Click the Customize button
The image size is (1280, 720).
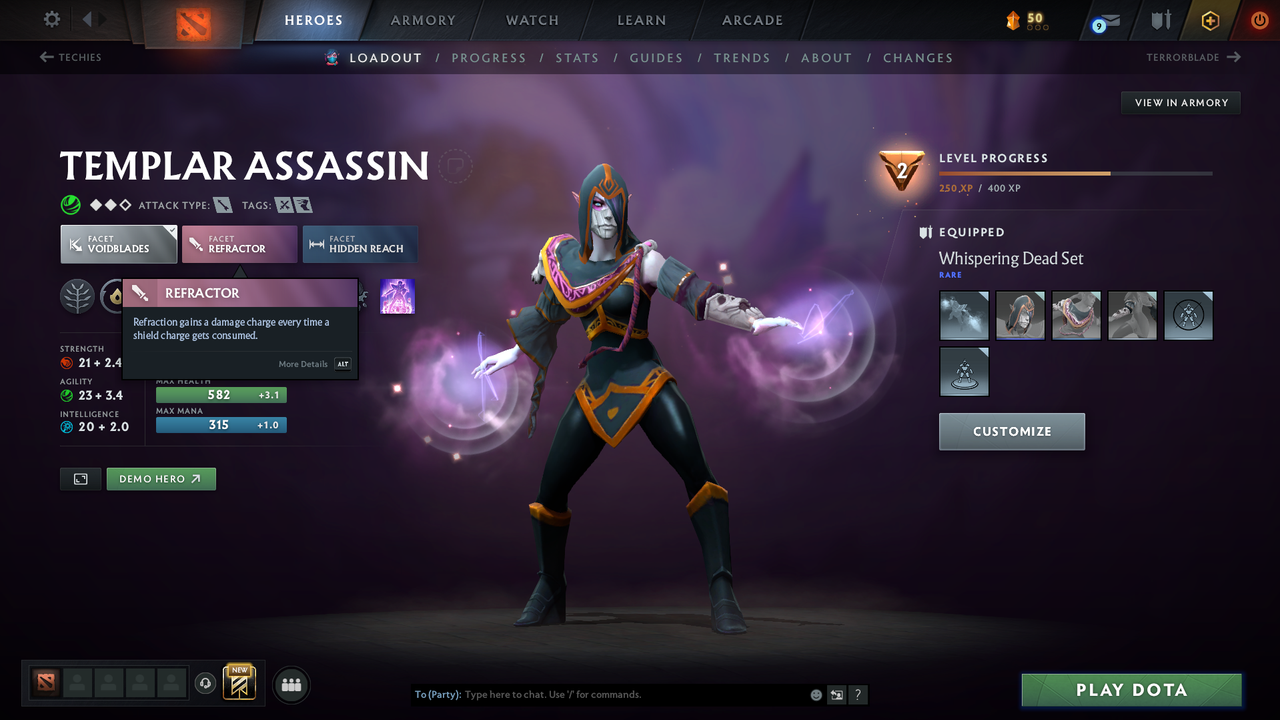coord(1011,431)
